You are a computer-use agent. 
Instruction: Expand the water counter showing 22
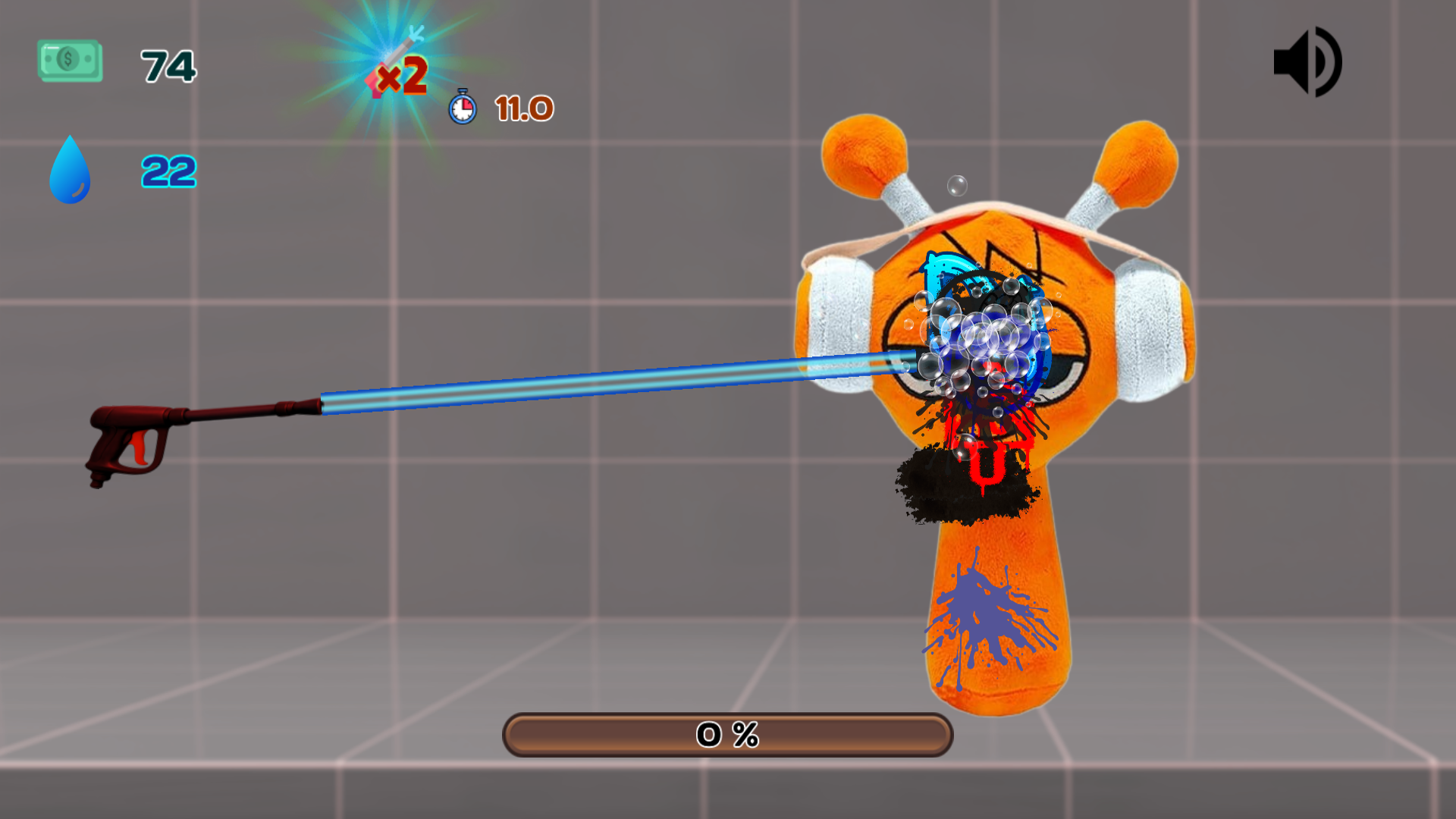pyautogui.click(x=168, y=173)
